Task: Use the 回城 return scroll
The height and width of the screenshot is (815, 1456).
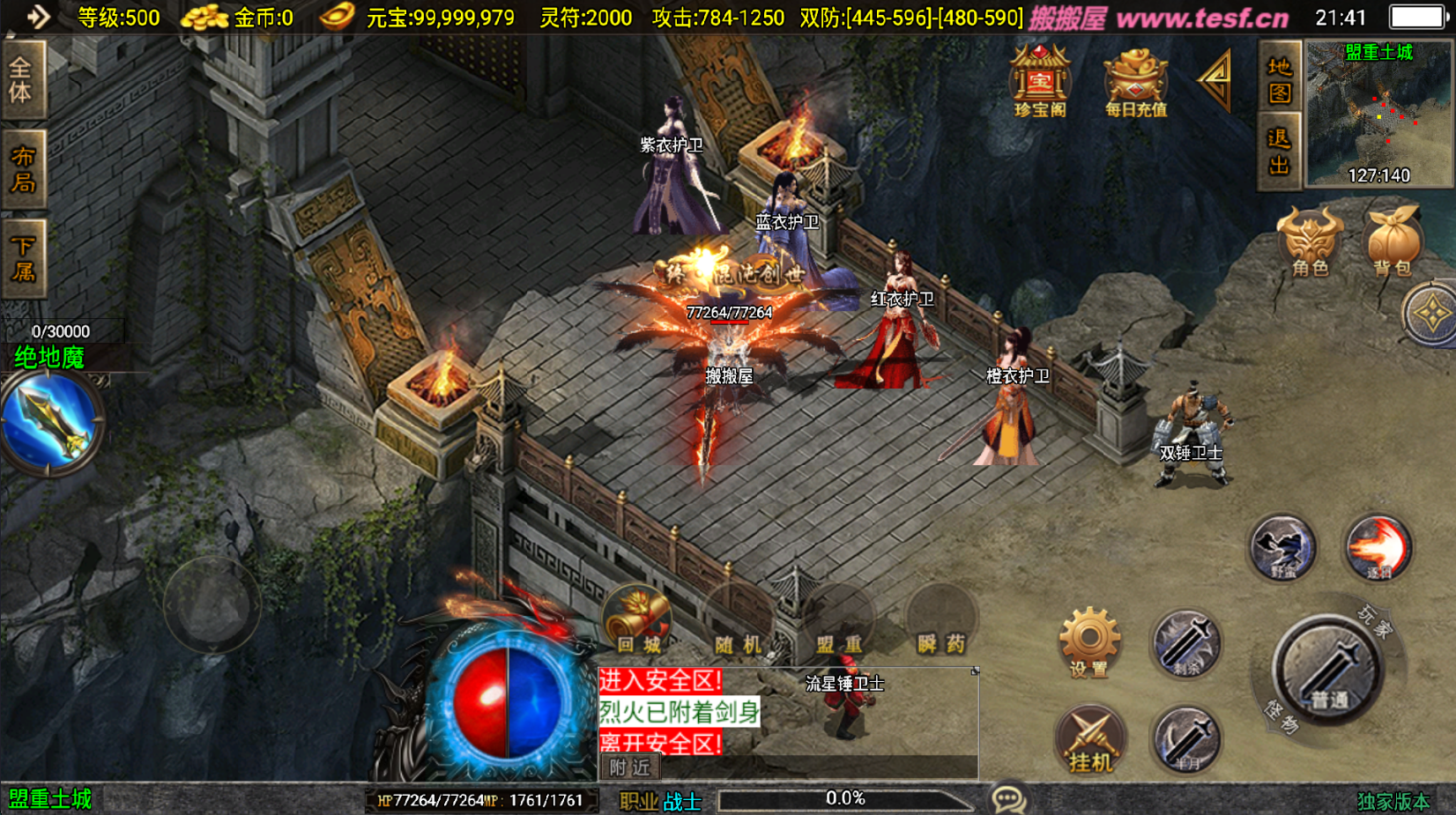Action: coord(638,620)
